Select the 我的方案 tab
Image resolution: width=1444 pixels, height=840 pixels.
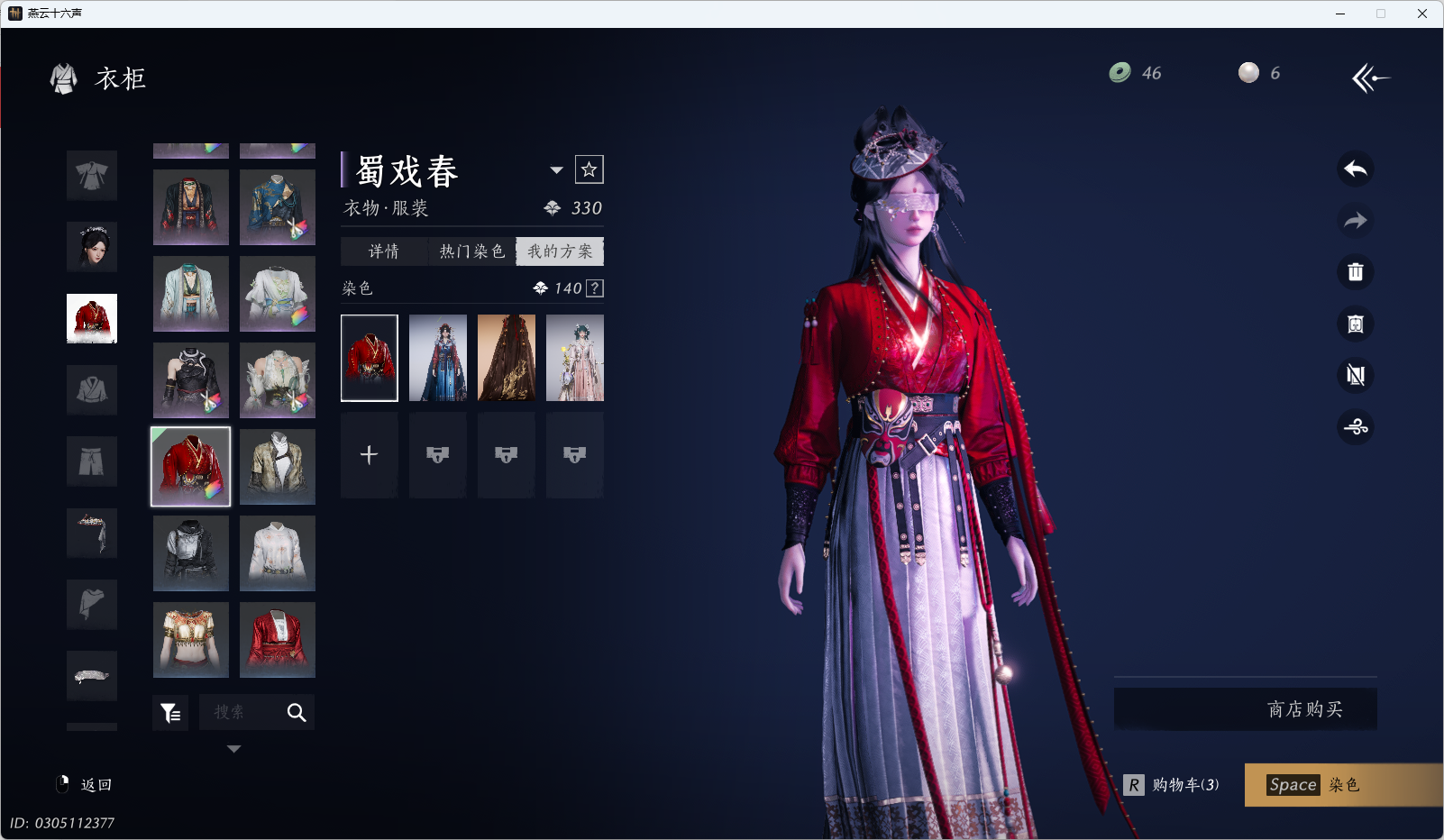pos(560,251)
